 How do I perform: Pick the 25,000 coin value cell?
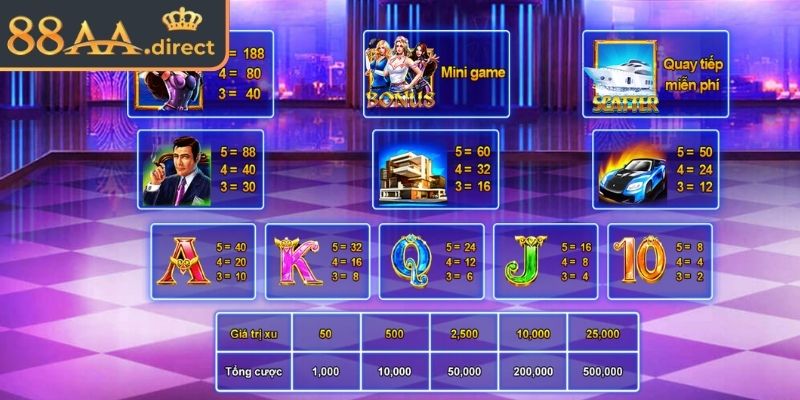tap(603, 331)
